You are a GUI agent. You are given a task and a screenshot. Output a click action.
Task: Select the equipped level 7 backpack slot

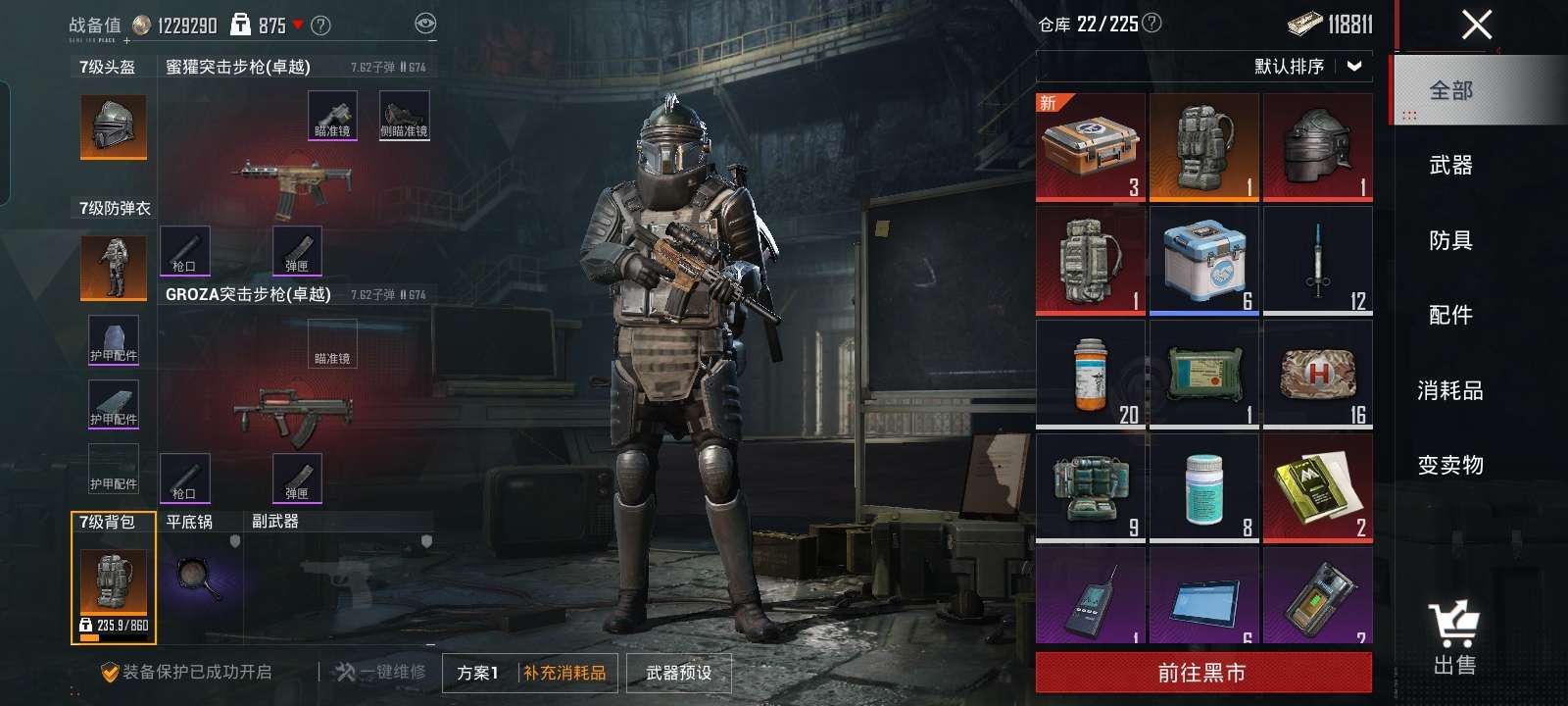[x=114, y=583]
